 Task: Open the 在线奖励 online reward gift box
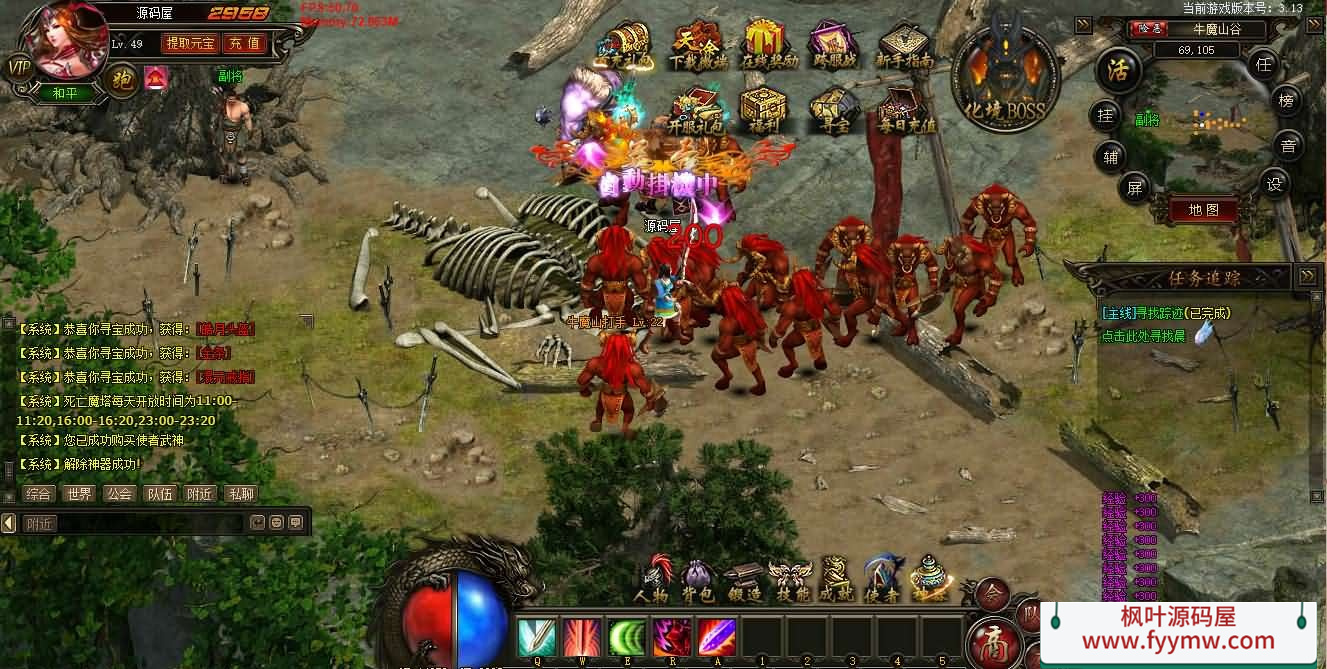point(768,45)
